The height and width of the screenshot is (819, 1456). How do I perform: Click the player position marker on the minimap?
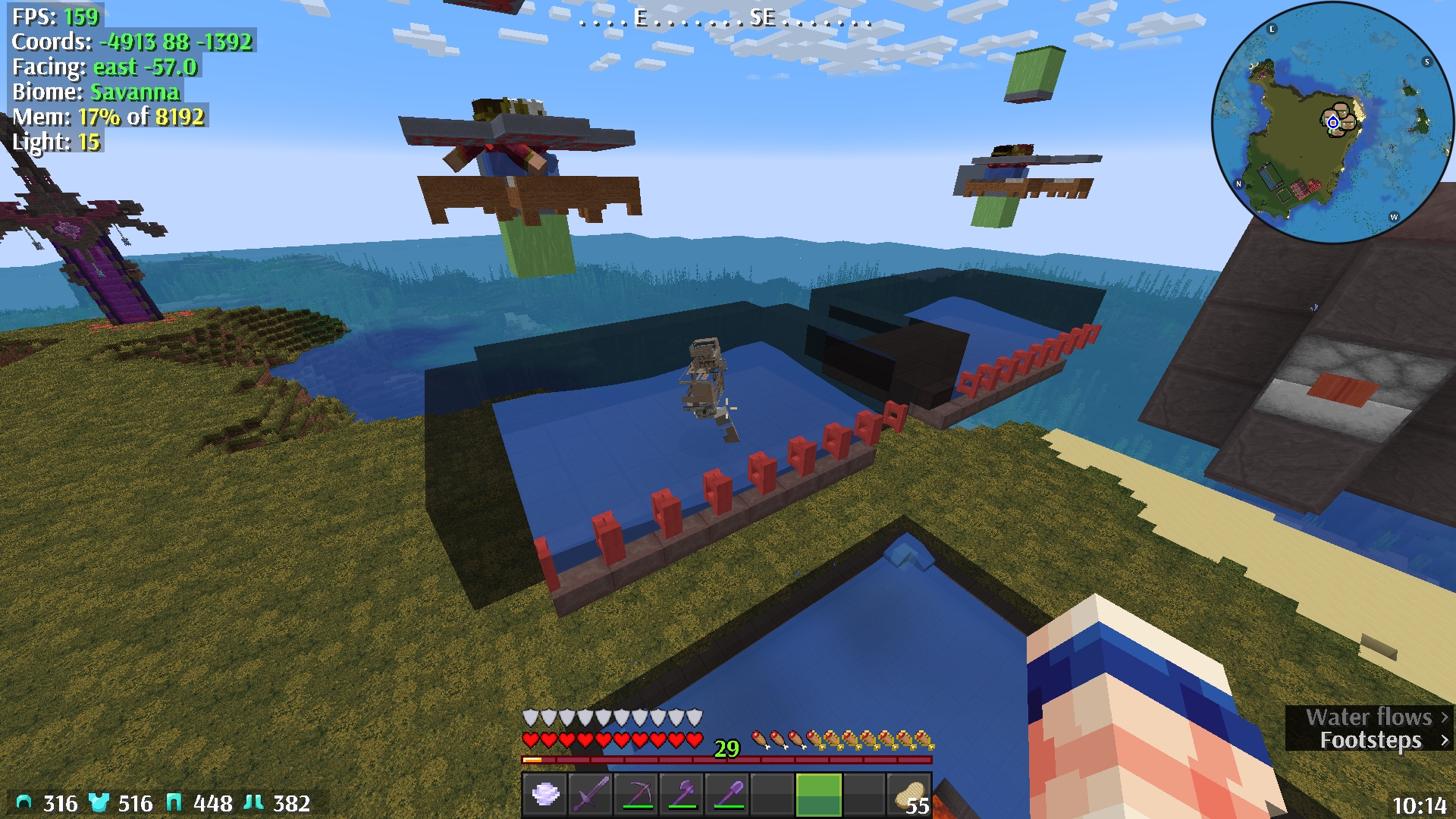[x=1332, y=123]
